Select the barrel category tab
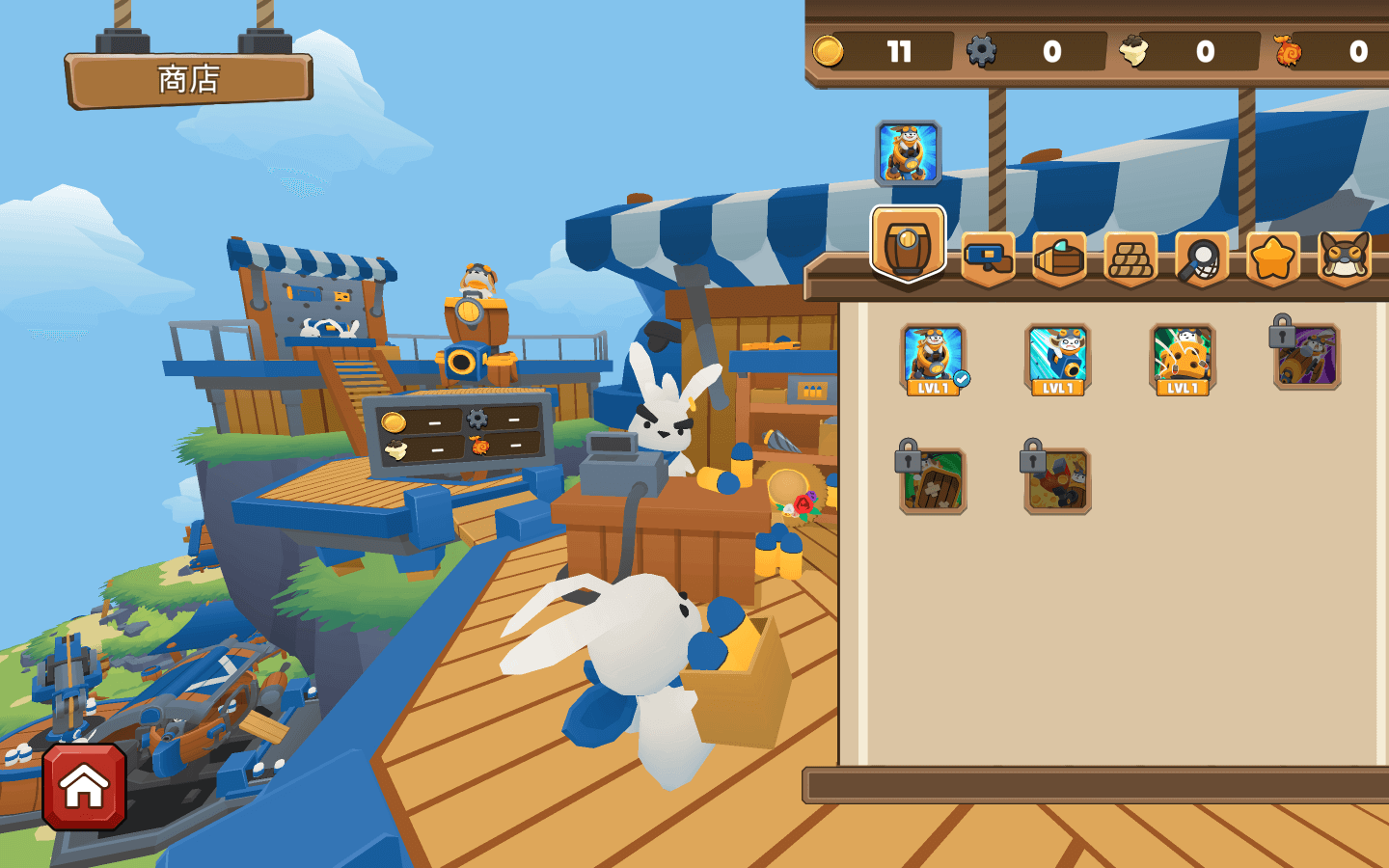This screenshot has height=868, width=1389. [908, 245]
